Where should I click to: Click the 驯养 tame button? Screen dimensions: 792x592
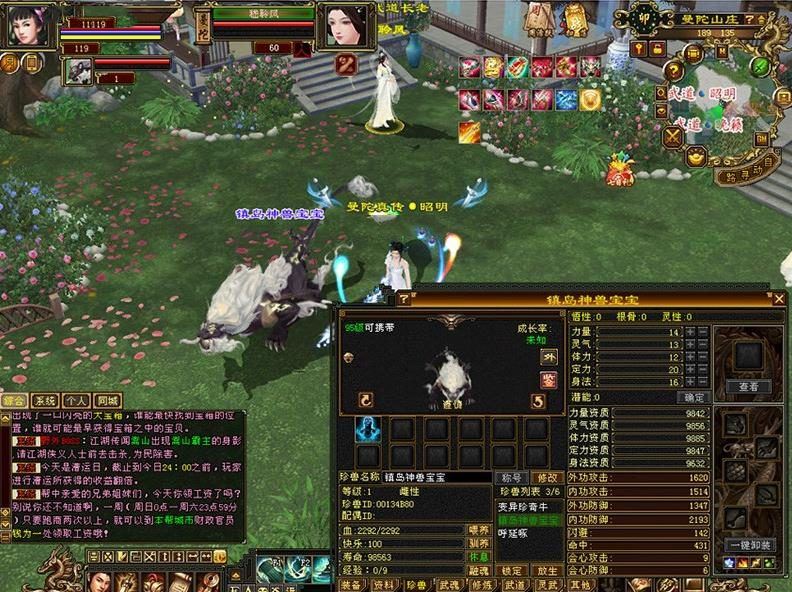[480, 544]
